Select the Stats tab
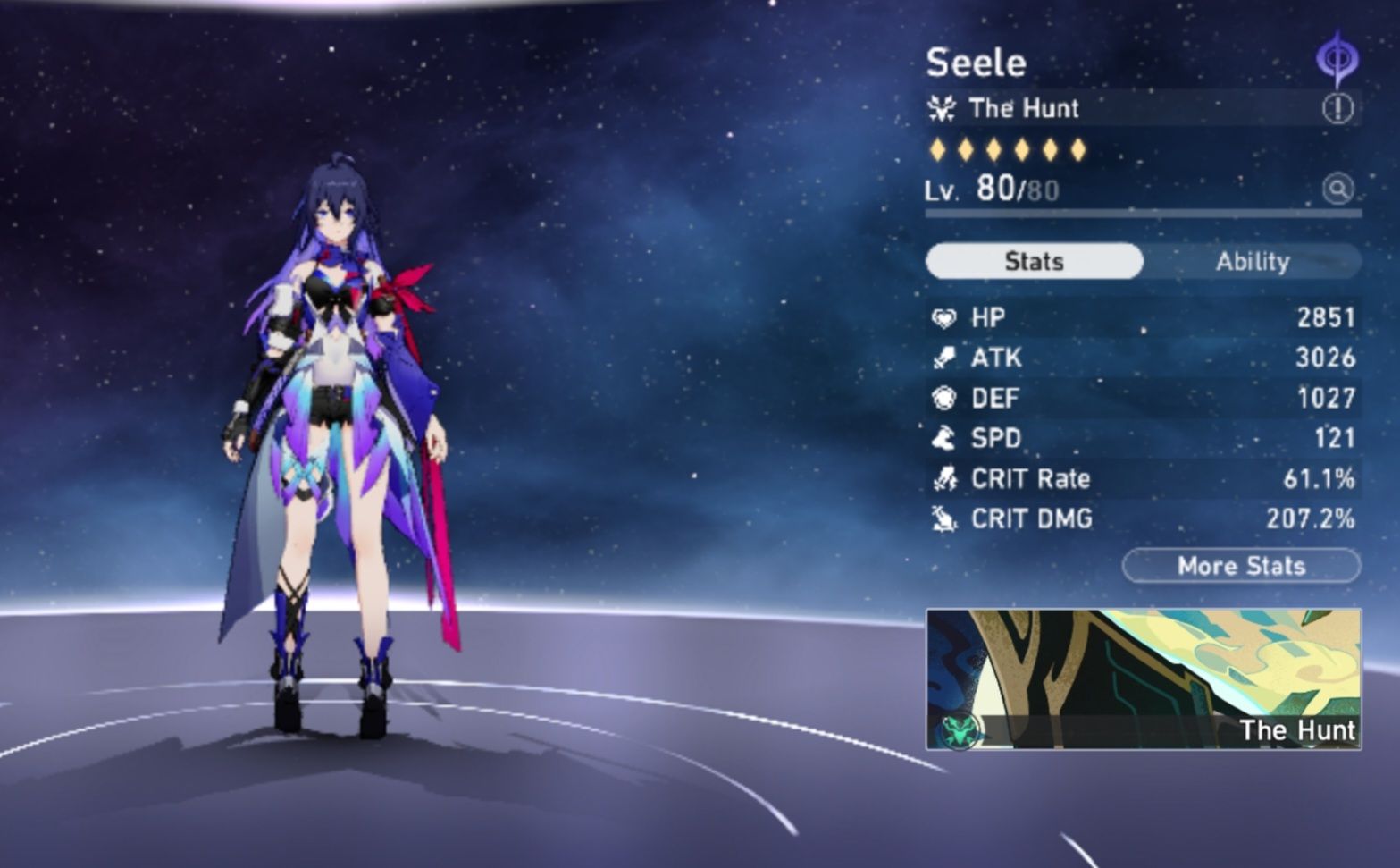 pyautogui.click(x=1034, y=261)
